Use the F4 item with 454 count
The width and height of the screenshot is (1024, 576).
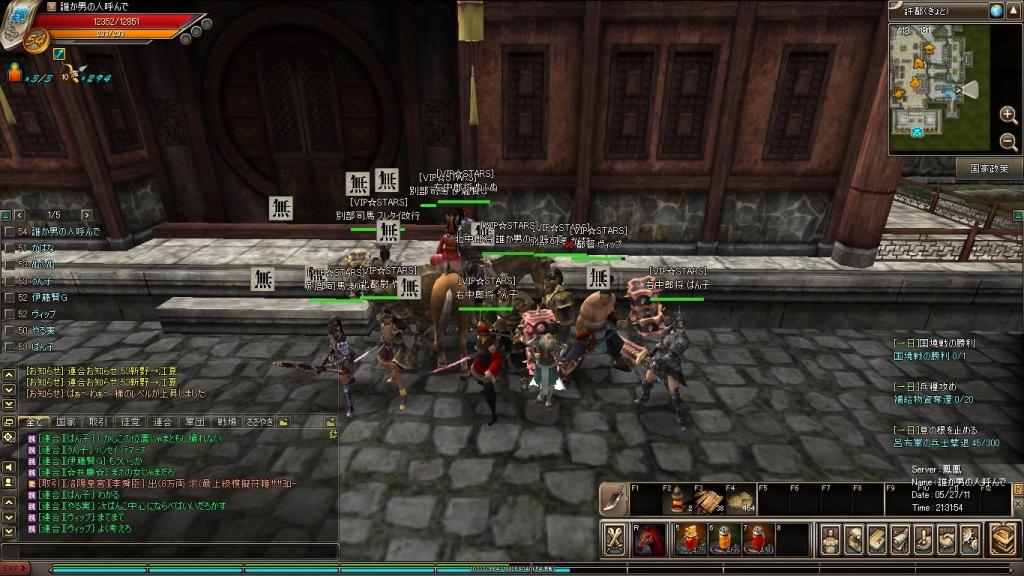[x=741, y=500]
